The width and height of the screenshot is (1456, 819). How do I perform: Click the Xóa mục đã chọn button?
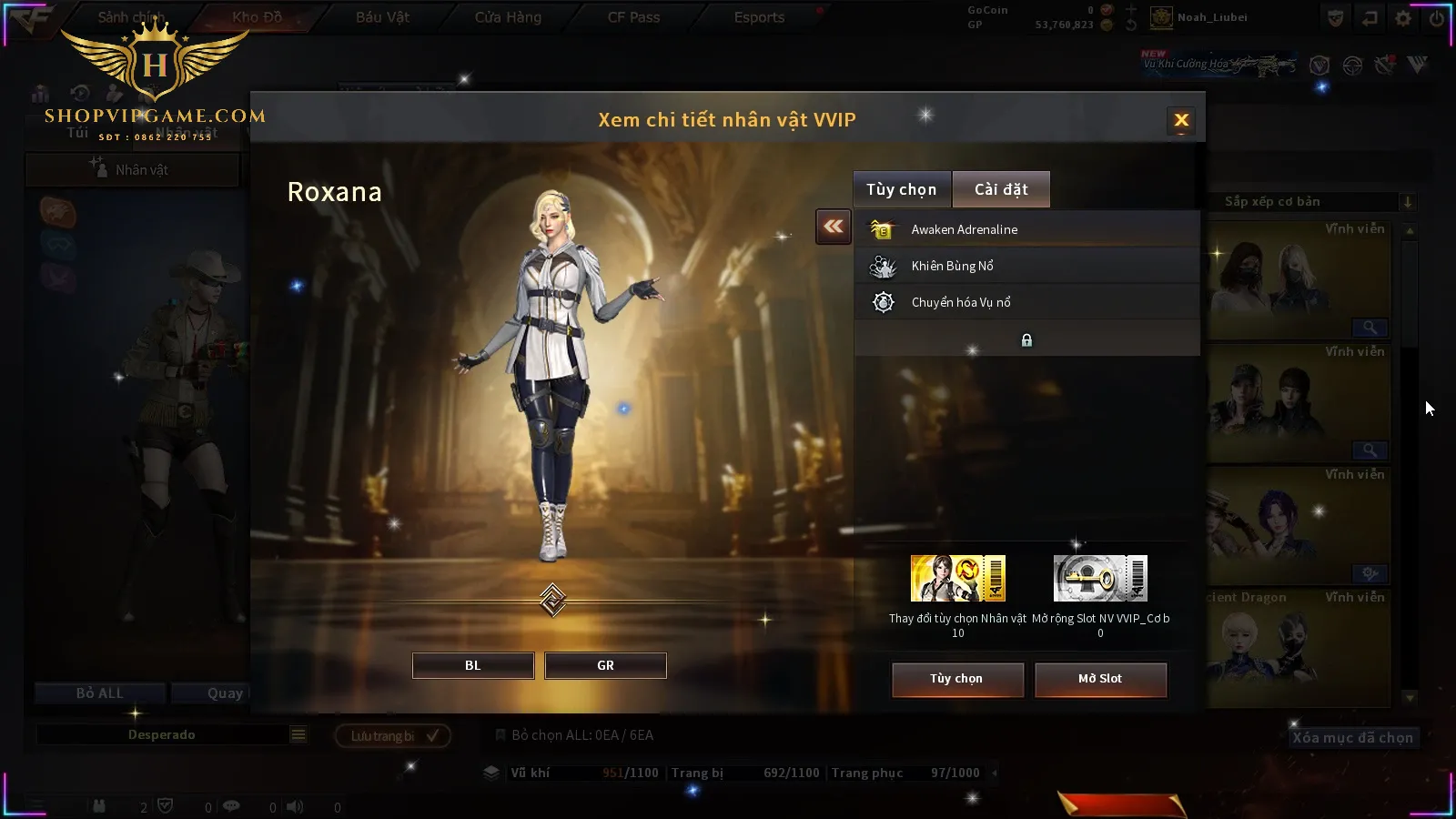click(1352, 738)
